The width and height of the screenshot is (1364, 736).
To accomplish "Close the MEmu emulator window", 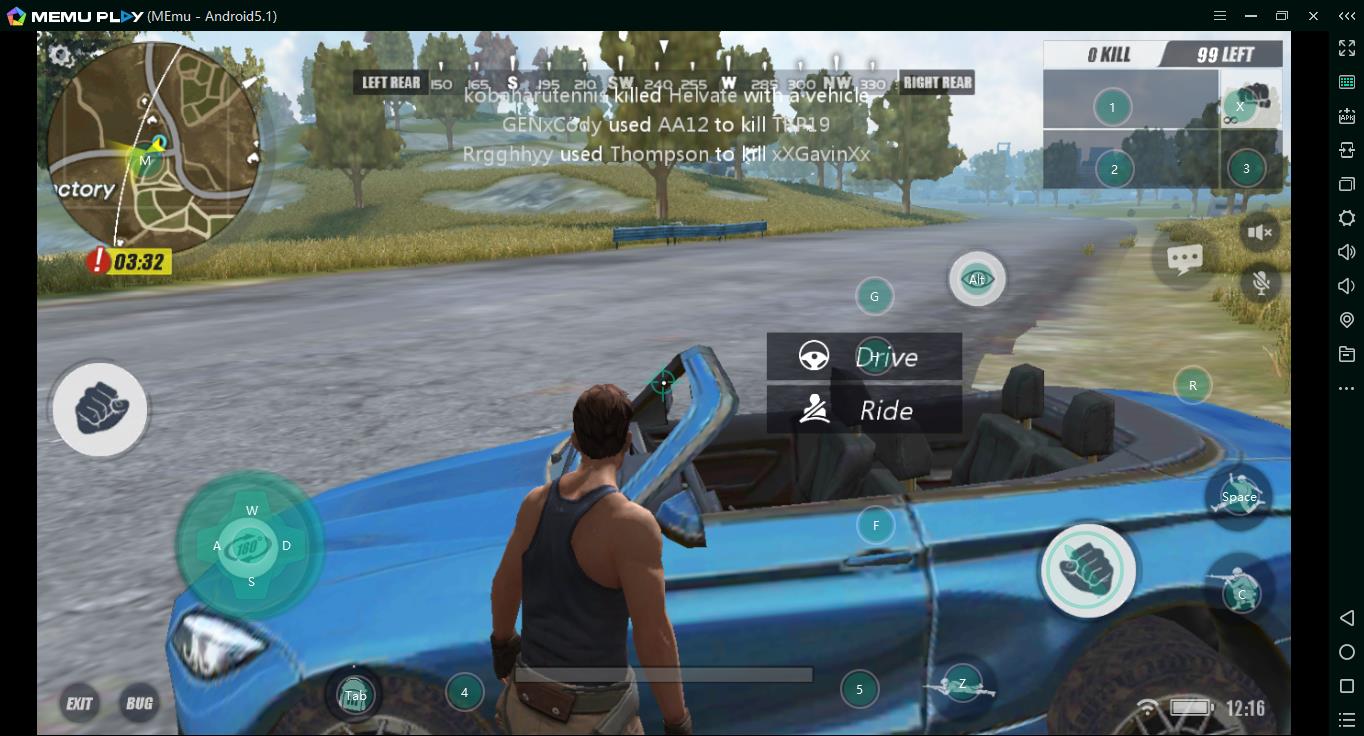I will 1314,16.
